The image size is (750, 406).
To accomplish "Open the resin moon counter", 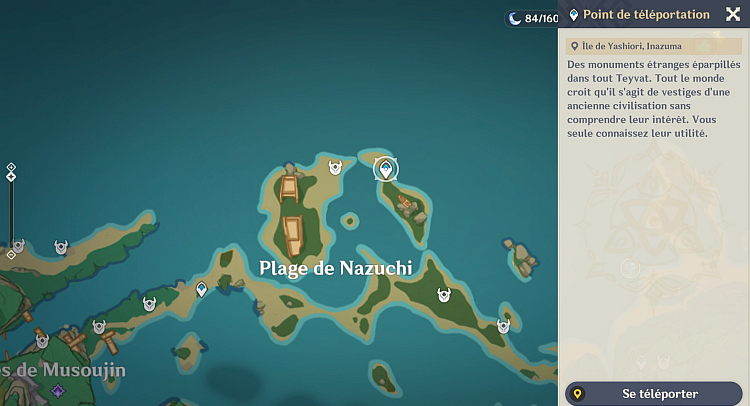I will tap(529, 18).
